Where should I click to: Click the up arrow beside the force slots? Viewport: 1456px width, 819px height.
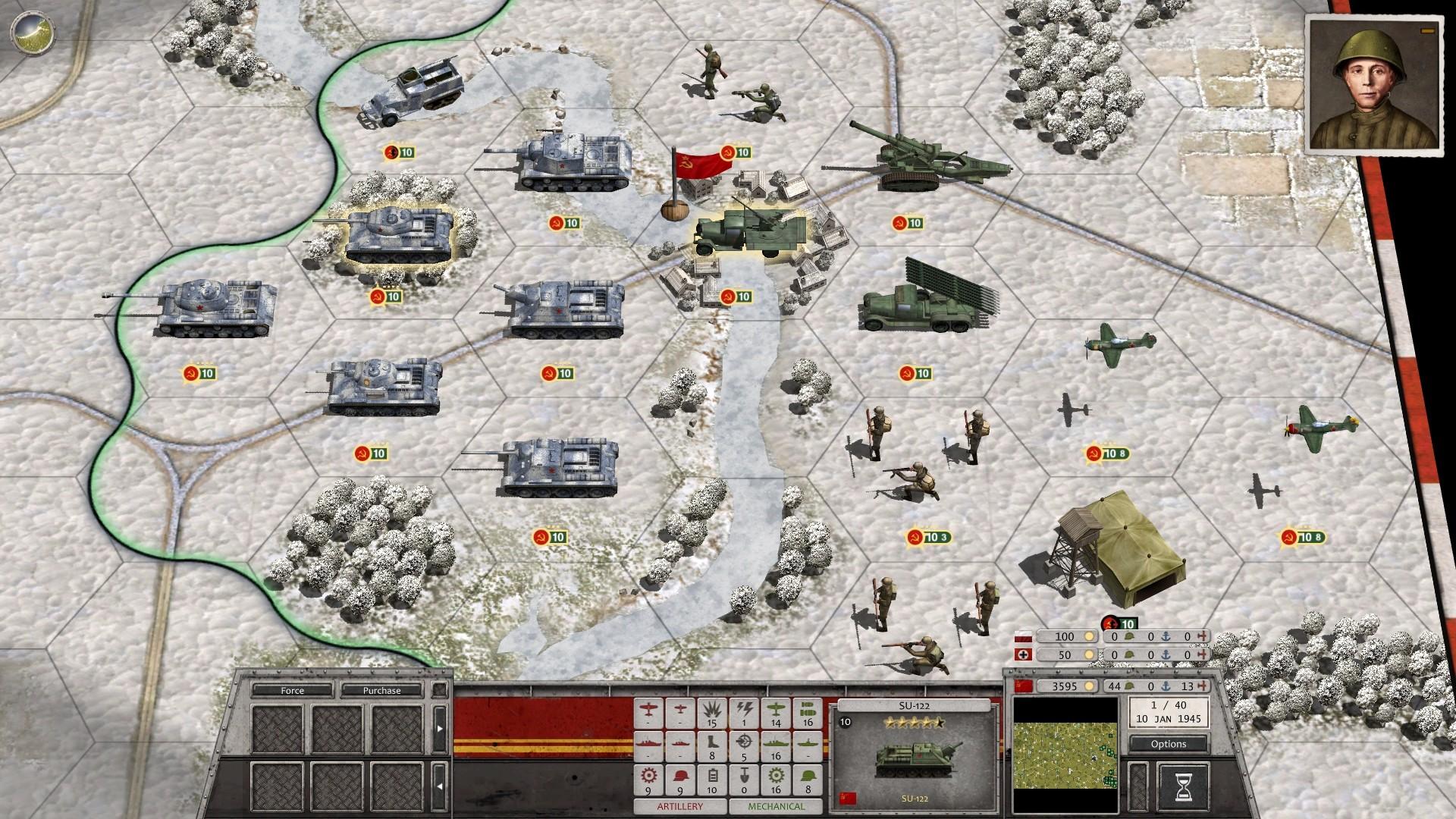[440, 728]
